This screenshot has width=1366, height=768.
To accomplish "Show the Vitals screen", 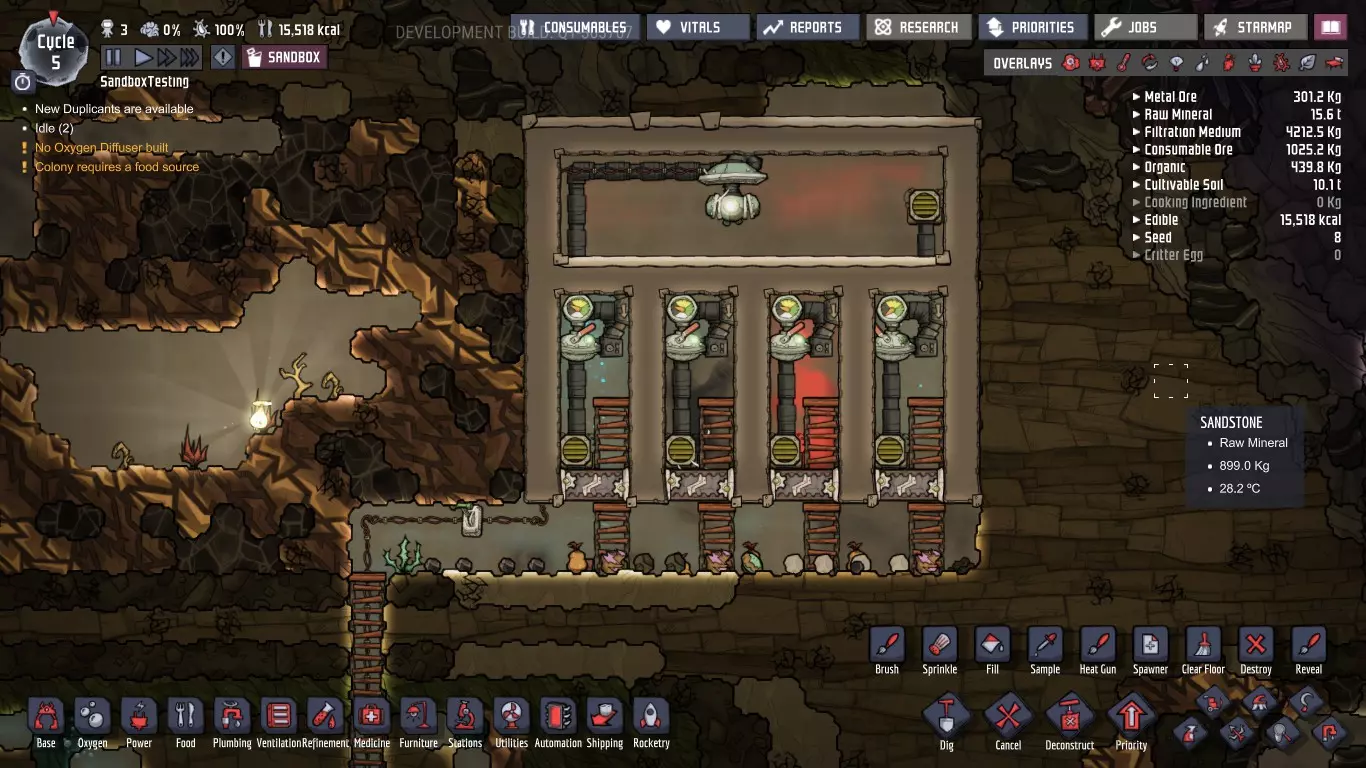I will pos(697,27).
